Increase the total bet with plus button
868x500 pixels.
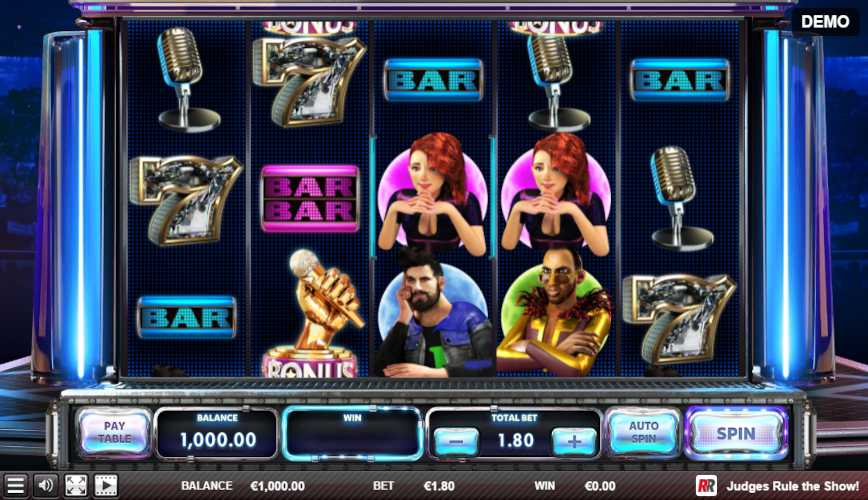[x=574, y=440]
